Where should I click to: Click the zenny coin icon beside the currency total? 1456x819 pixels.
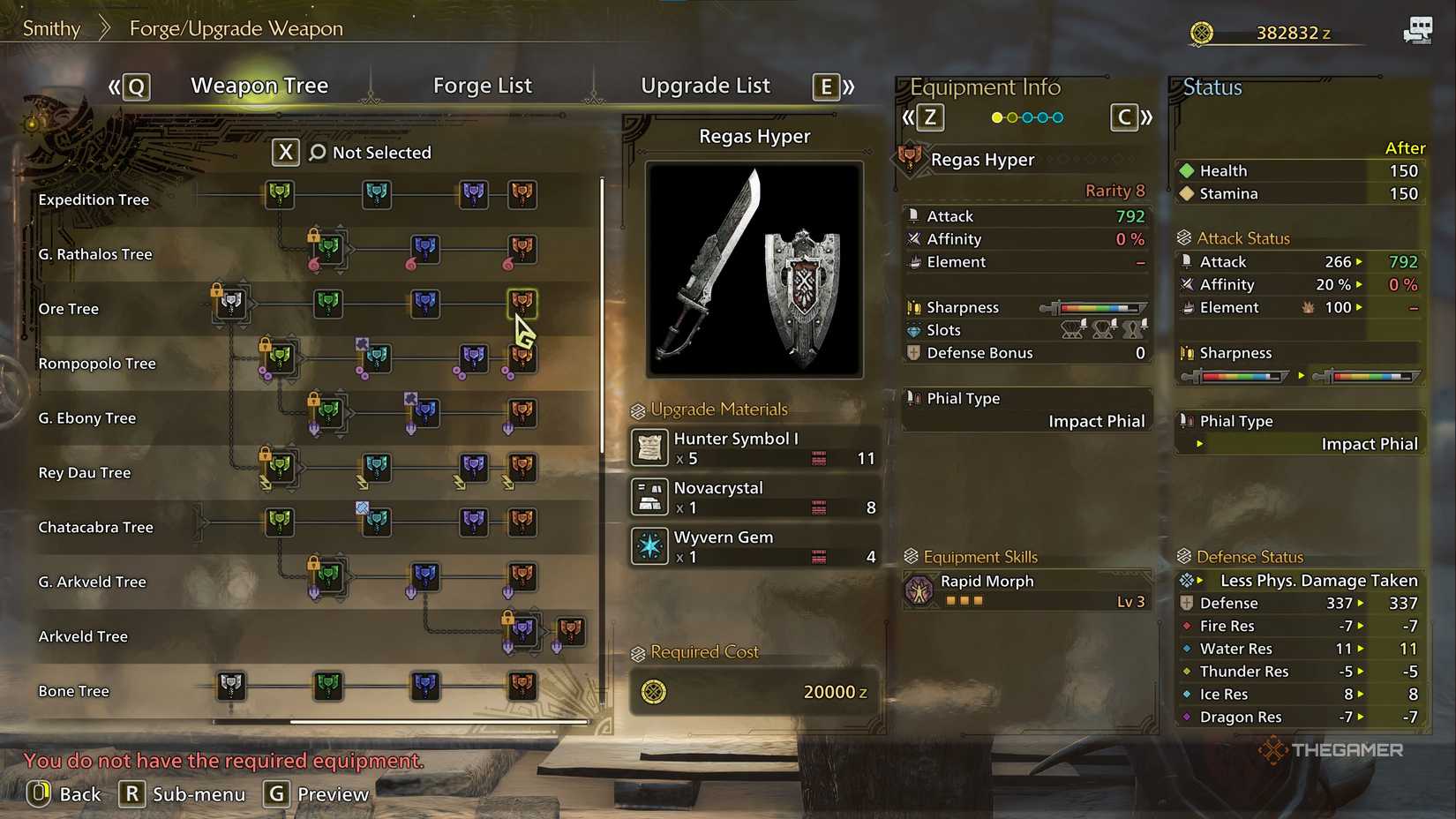point(1202,33)
